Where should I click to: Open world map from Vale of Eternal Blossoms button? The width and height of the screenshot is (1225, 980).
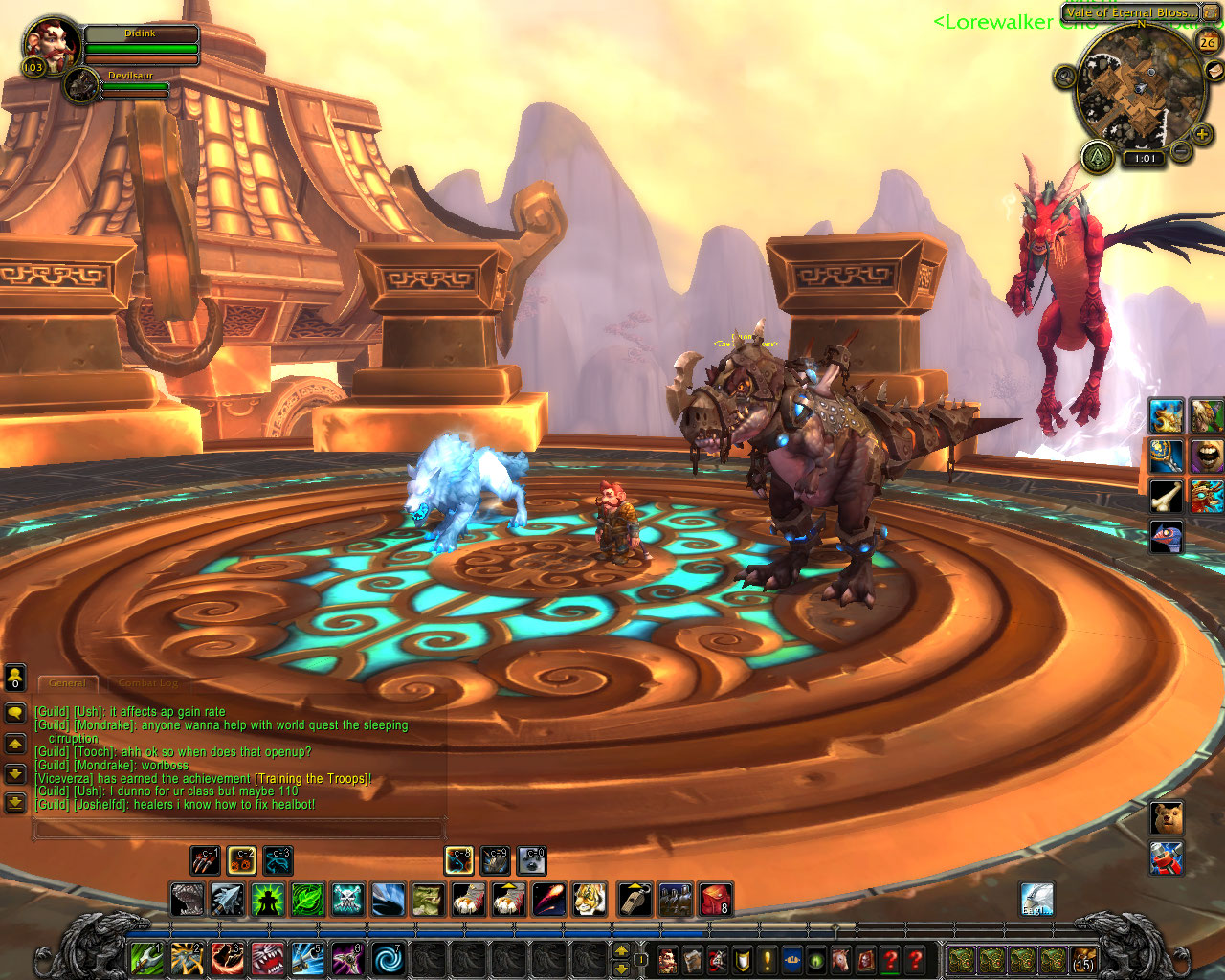[x=1129, y=12]
